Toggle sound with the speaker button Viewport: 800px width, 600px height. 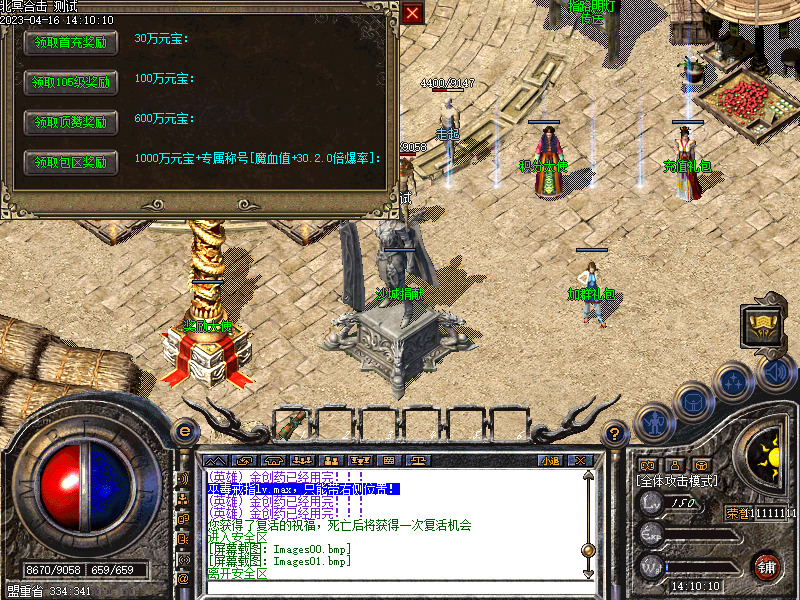(x=775, y=373)
